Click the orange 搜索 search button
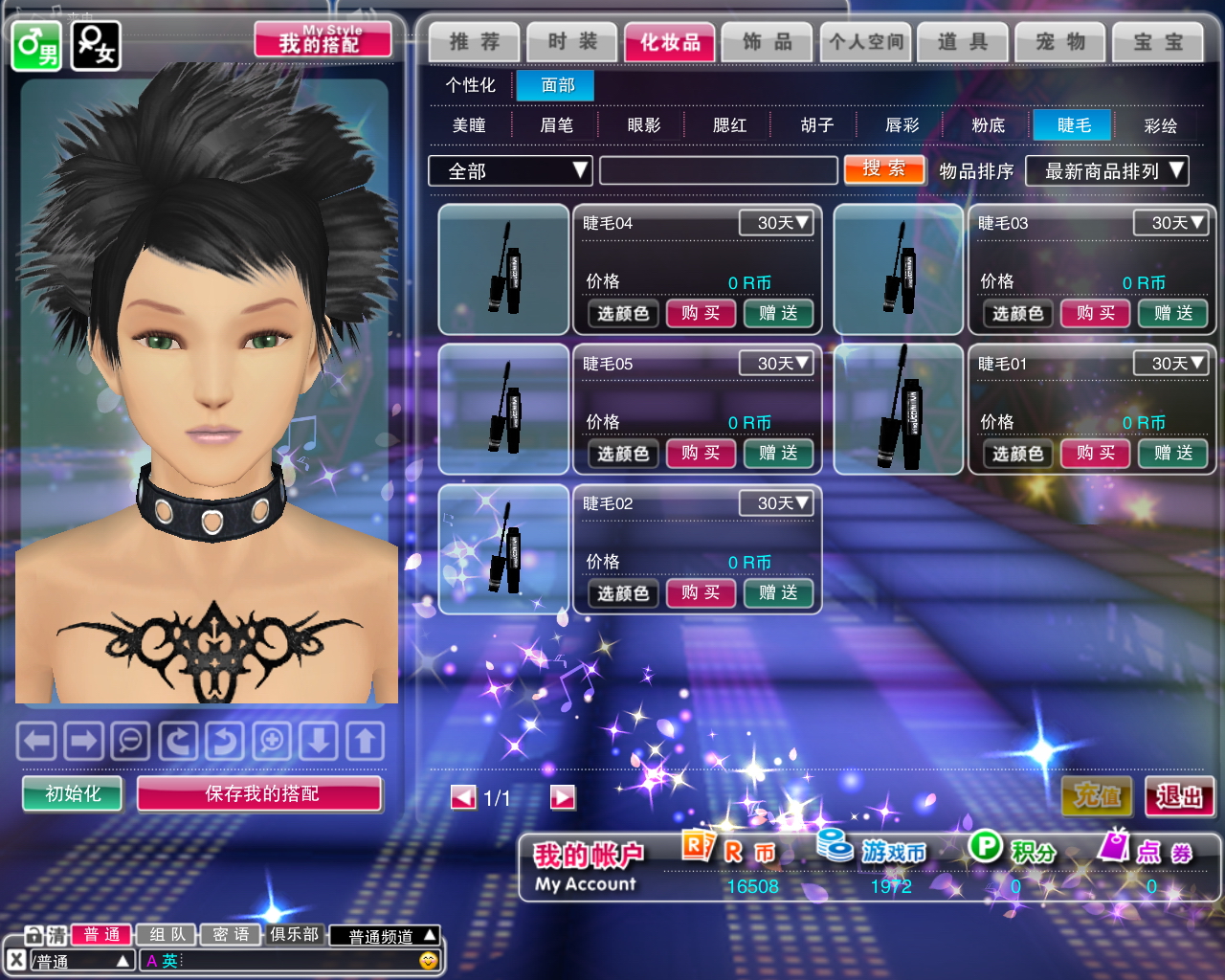Image resolution: width=1225 pixels, height=980 pixels. click(x=884, y=169)
